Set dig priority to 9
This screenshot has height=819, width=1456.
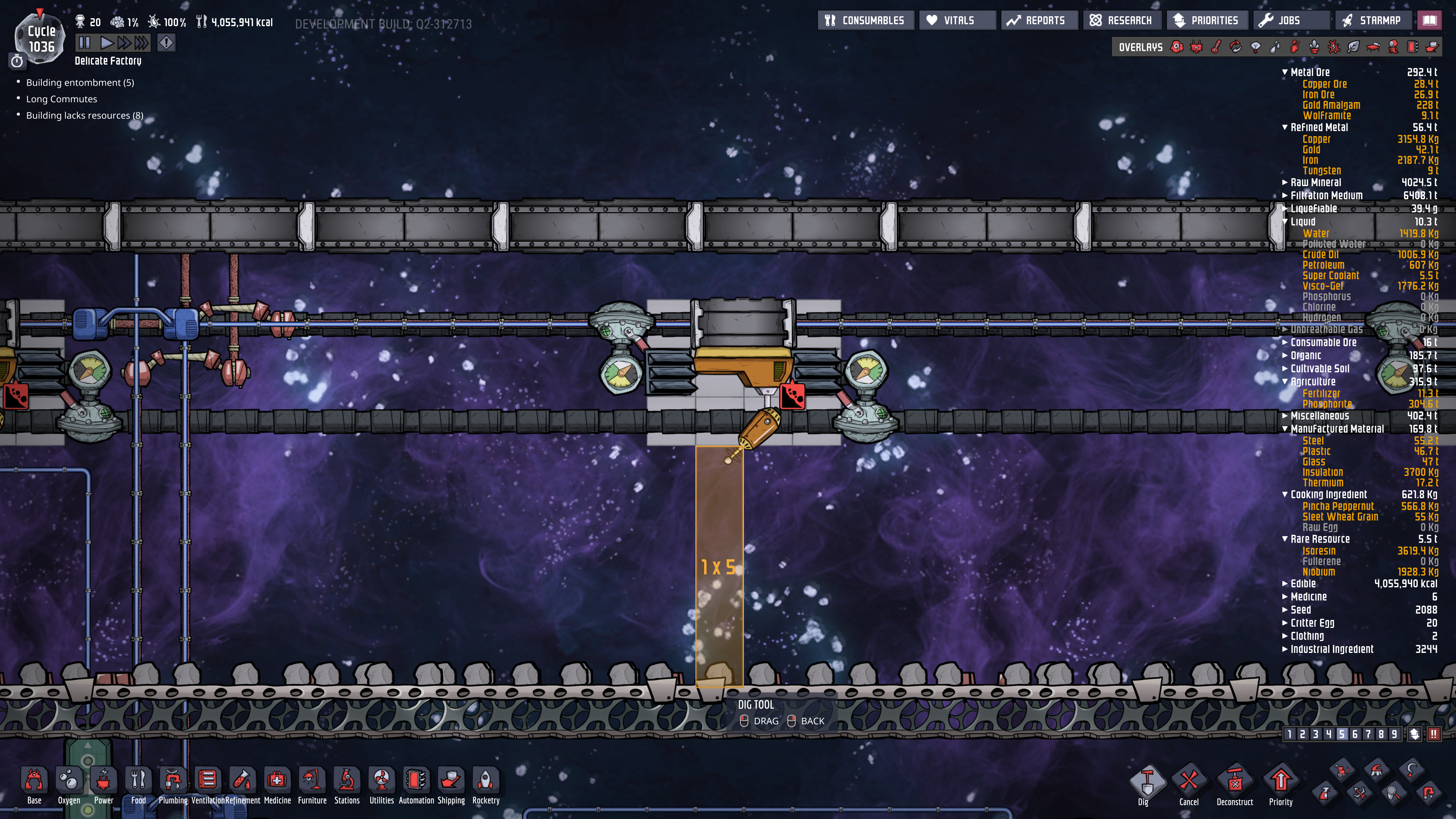click(1394, 734)
